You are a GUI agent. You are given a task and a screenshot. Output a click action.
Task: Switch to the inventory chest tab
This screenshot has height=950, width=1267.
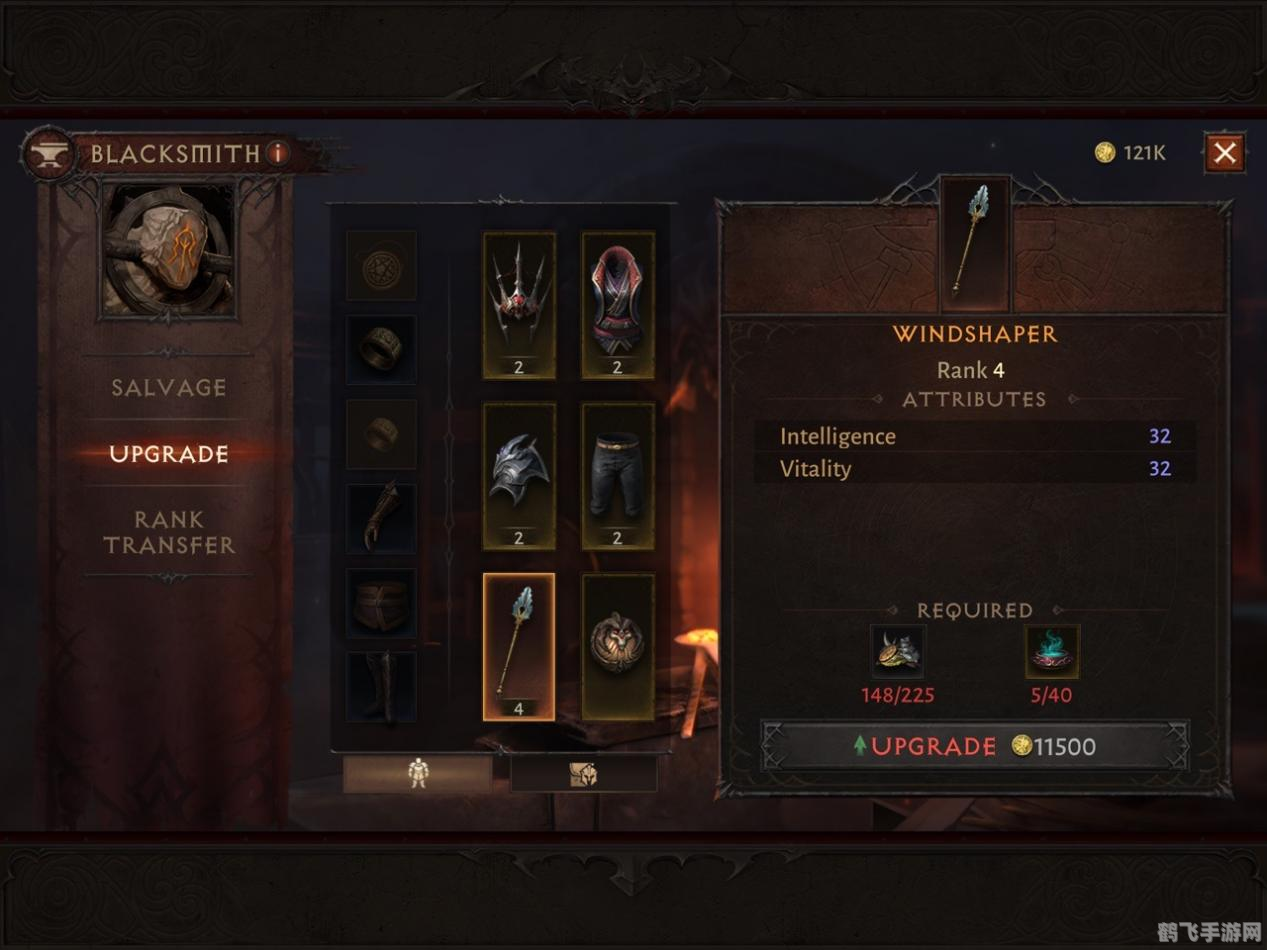pyautogui.click(x=584, y=773)
